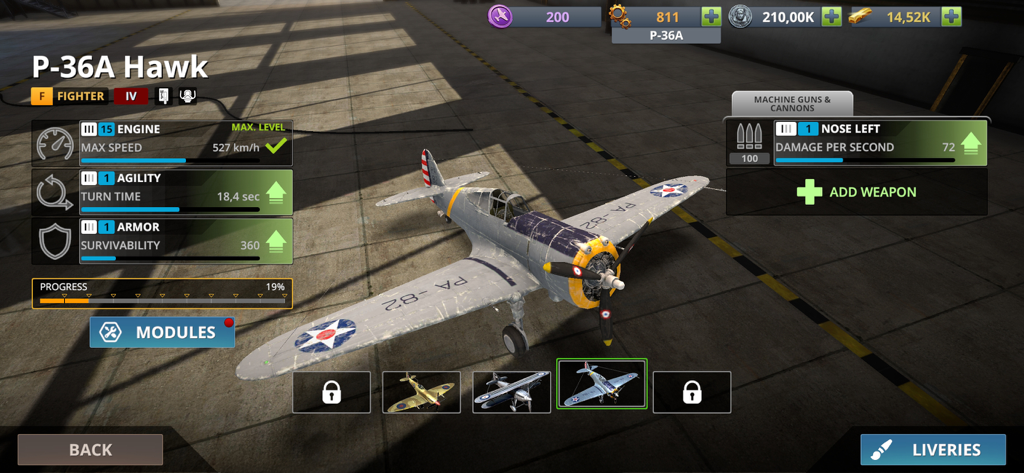Upgrade the Agility turn time stat
Screen dimensions: 1024x473
[x=276, y=190]
